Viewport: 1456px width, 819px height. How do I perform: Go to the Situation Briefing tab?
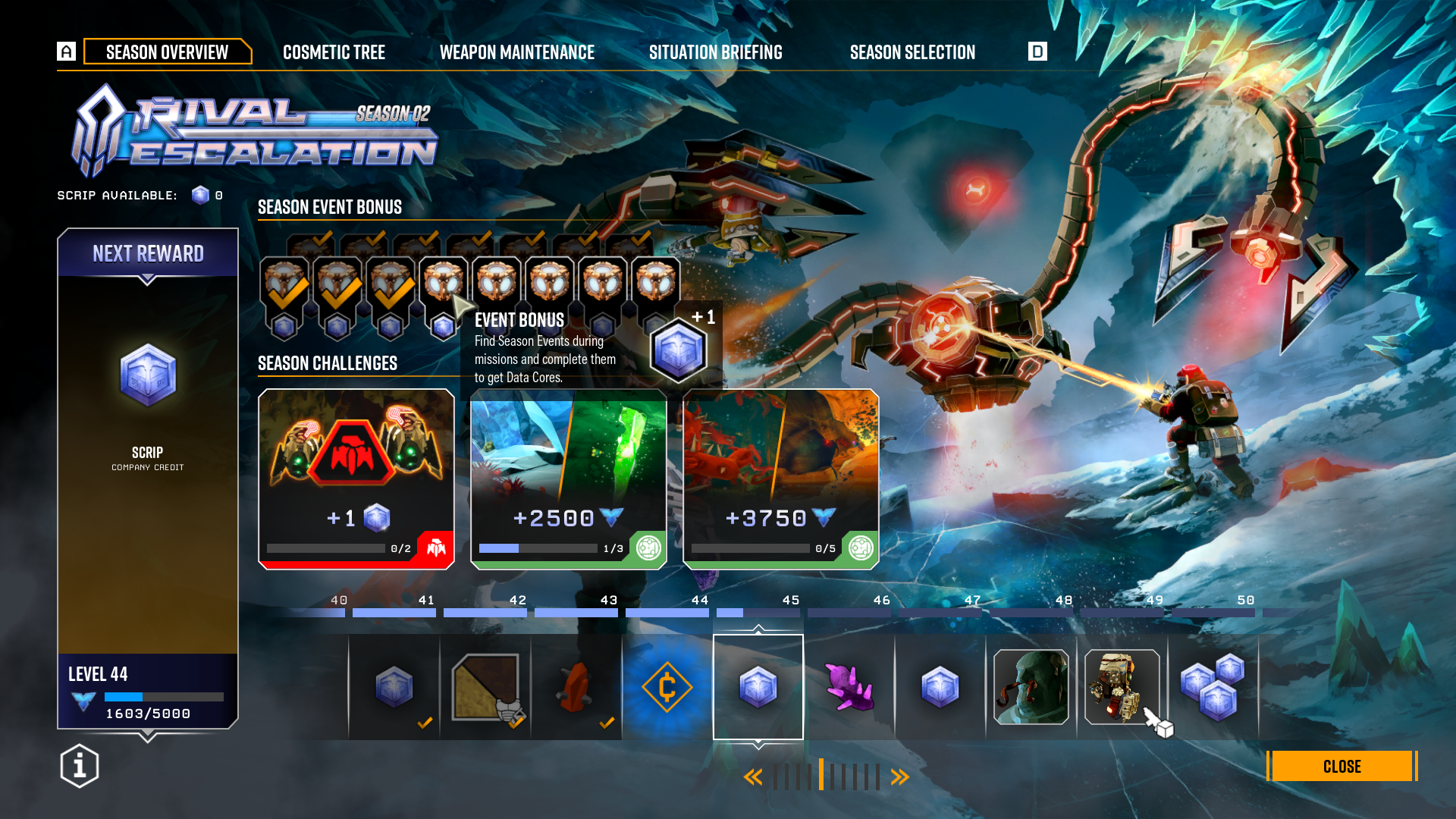tap(715, 52)
